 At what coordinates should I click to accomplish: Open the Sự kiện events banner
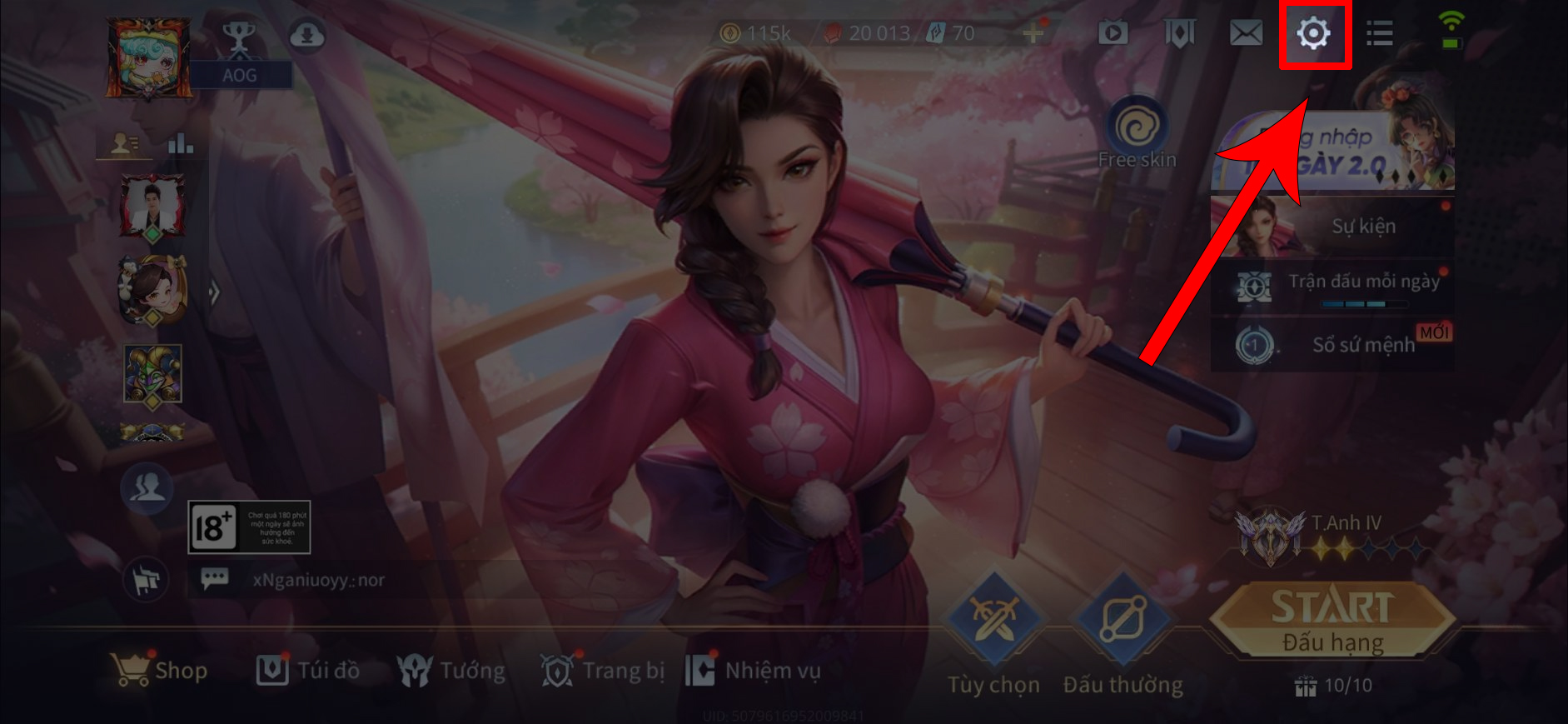click(x=1332, y=226)
